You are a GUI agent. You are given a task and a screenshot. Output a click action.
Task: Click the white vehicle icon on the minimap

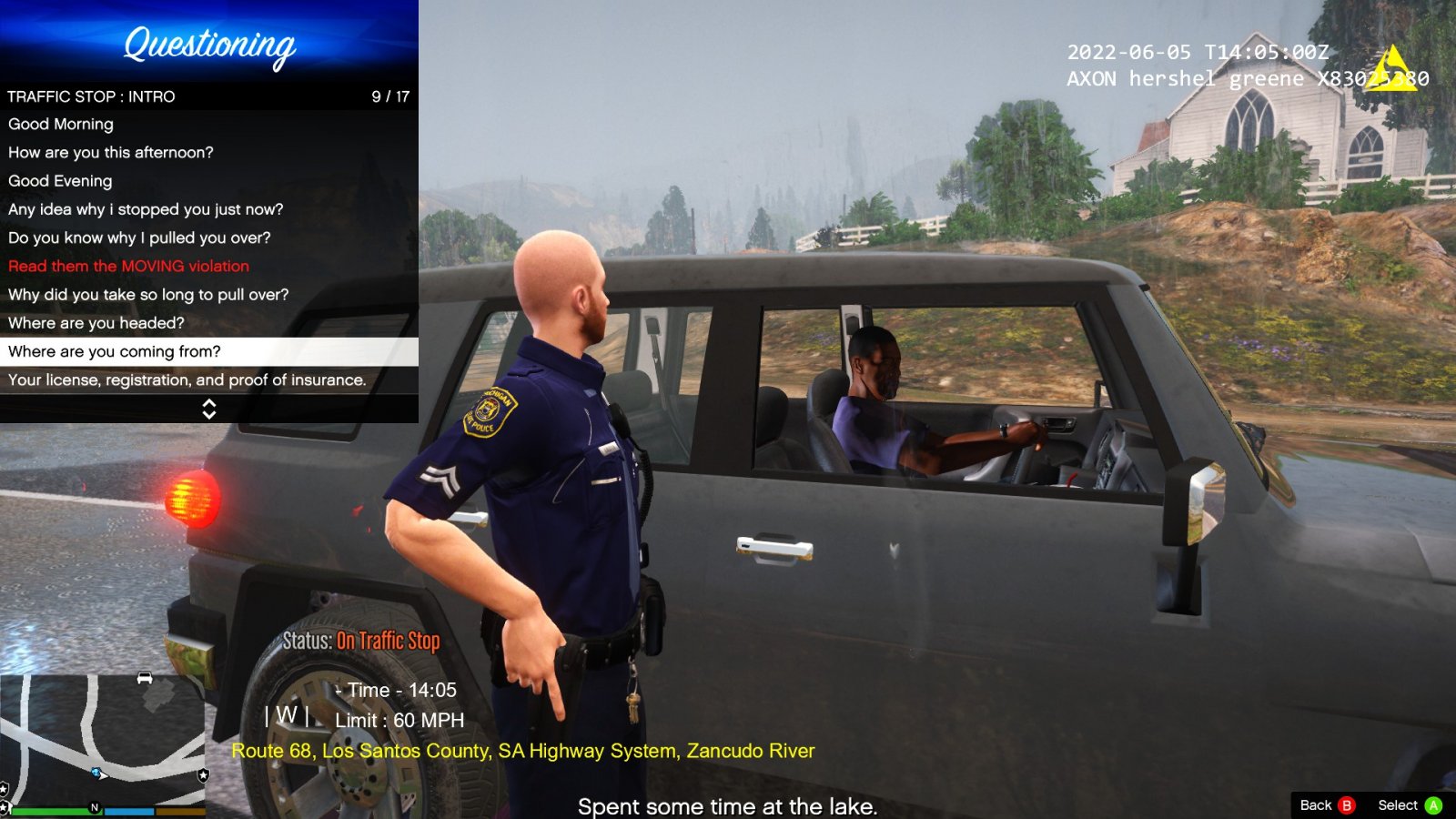143,679
